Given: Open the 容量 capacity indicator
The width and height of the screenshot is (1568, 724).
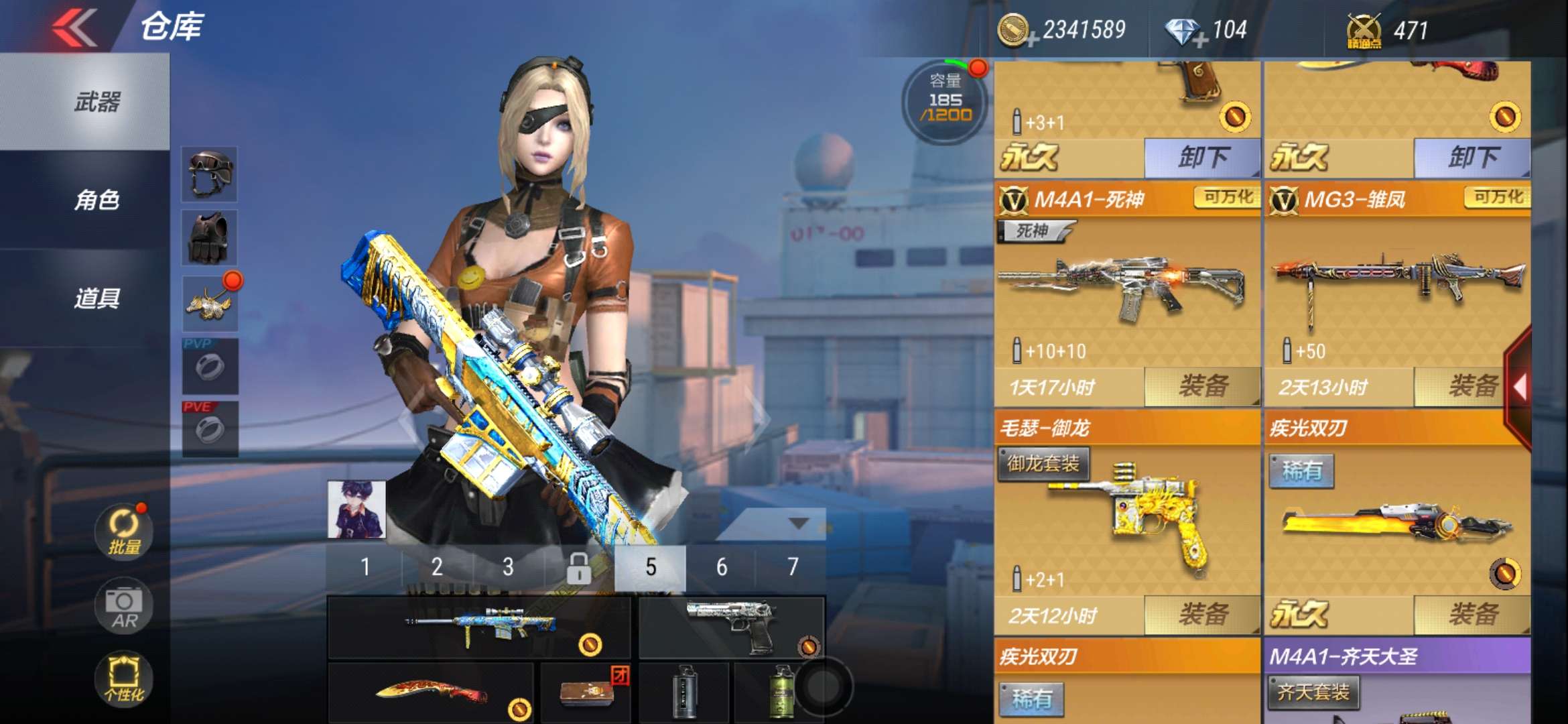Looking at the screenshot, I should (x=945, y=101).
